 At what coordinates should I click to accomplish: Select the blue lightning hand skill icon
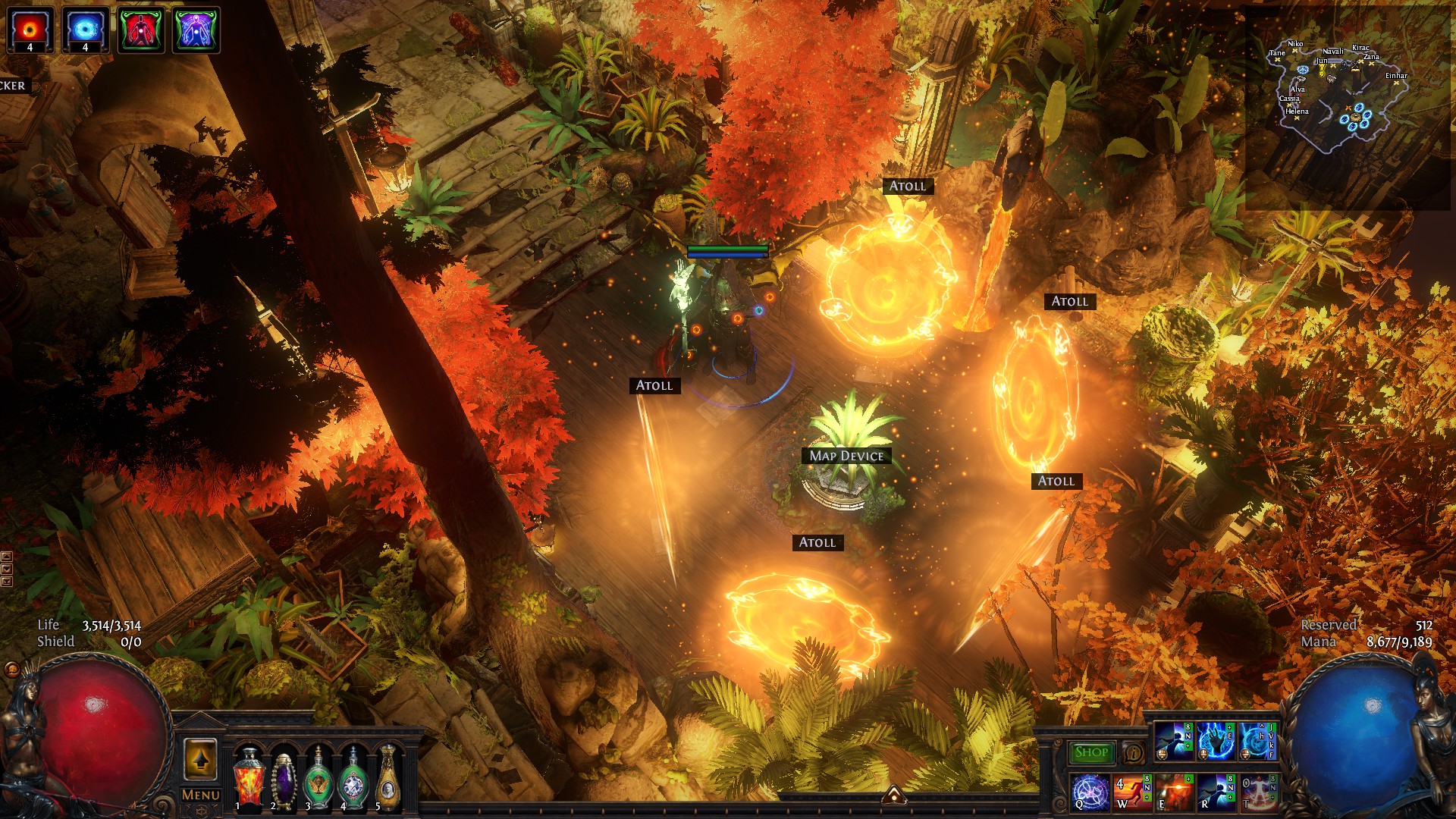click(1215, 742)
